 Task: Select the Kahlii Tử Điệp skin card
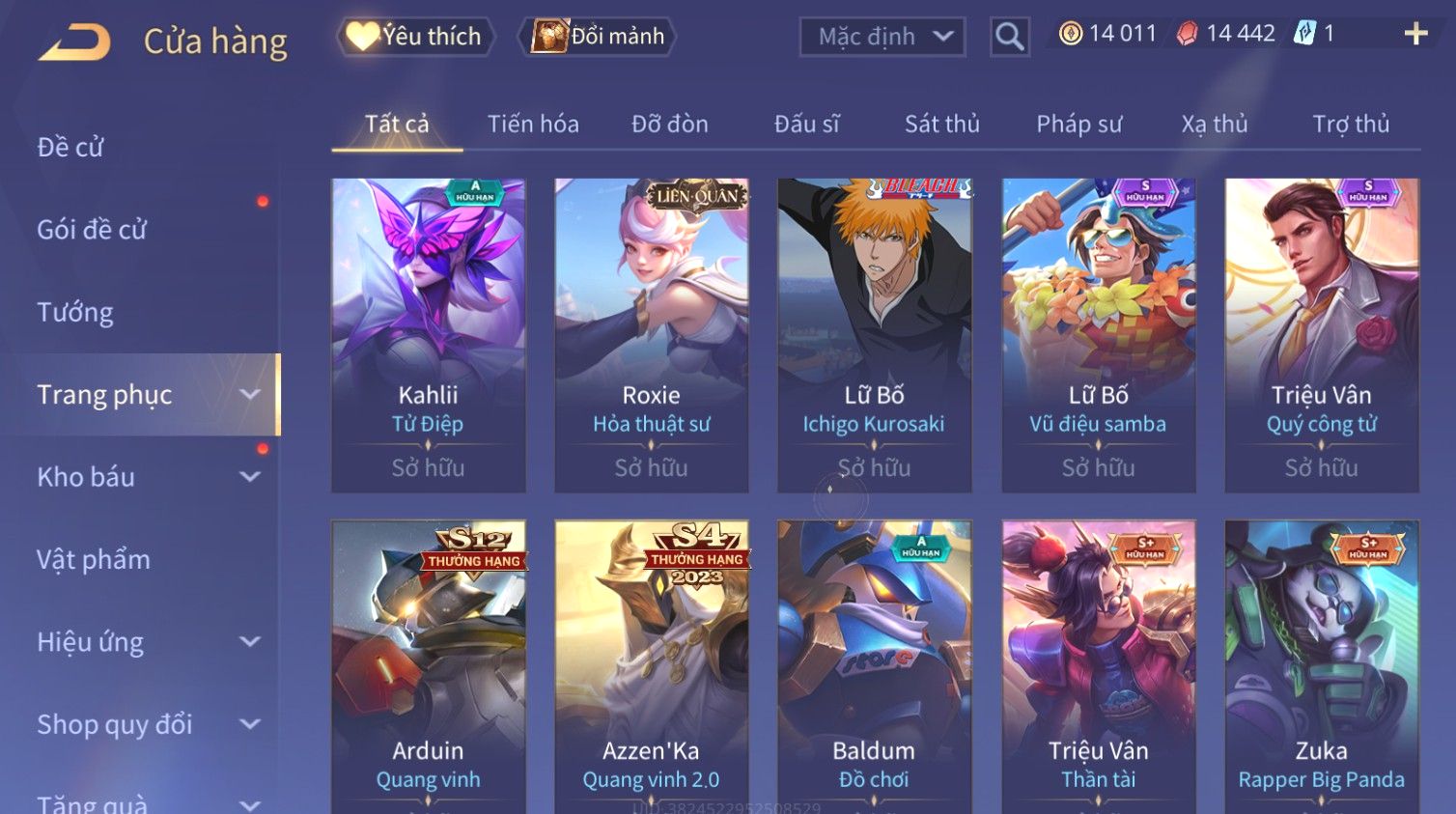(429, 334)
